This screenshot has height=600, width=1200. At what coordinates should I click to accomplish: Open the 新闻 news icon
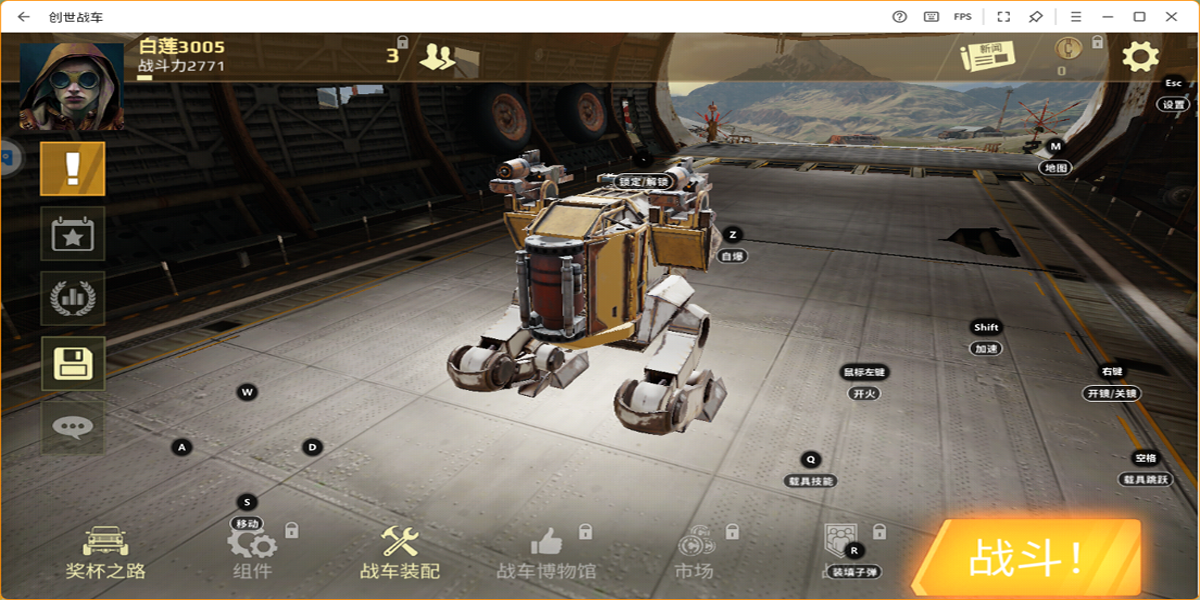pyautogui.click(x=987, y=56)
